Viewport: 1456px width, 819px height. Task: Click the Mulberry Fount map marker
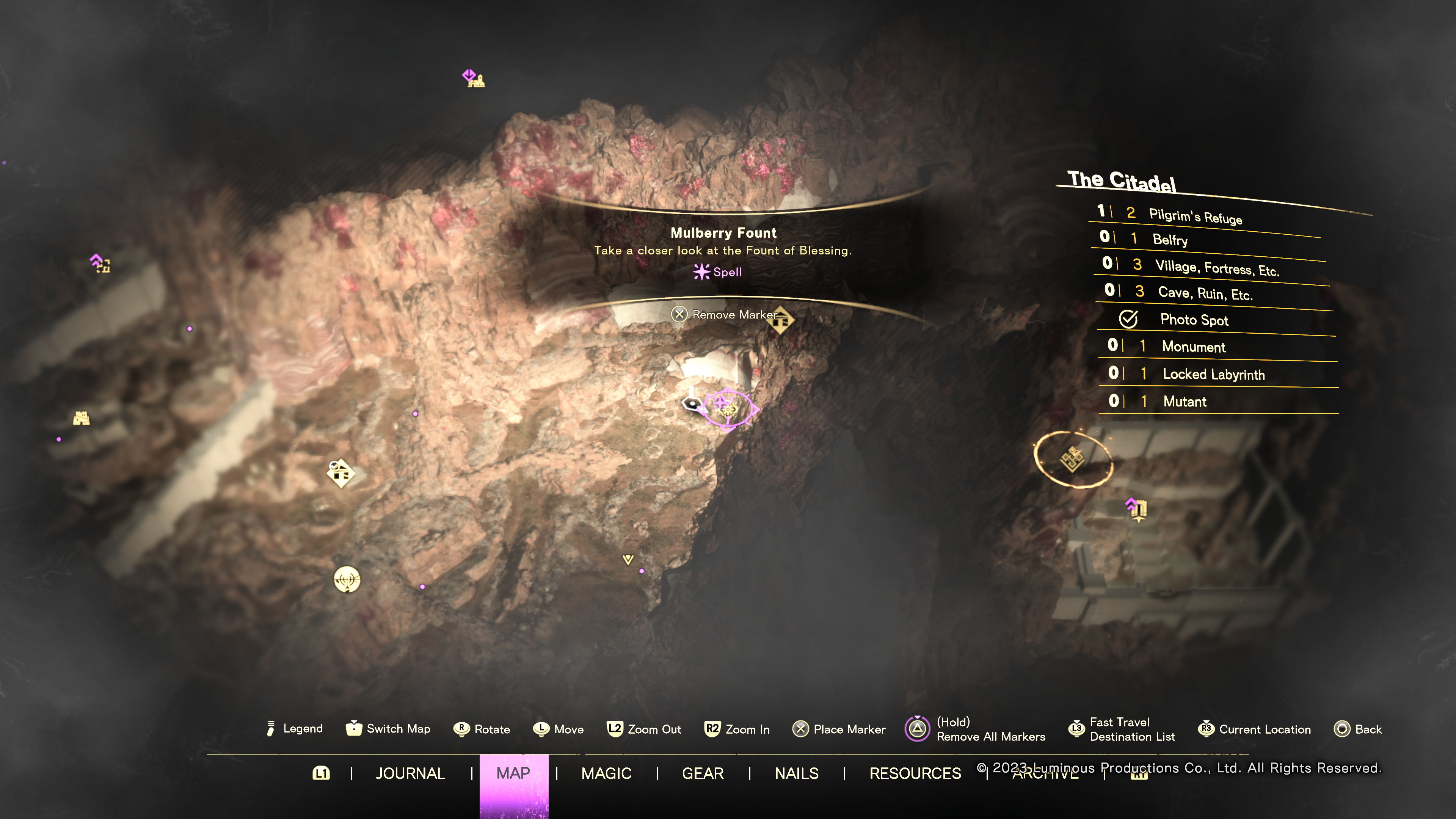[727, 408]
